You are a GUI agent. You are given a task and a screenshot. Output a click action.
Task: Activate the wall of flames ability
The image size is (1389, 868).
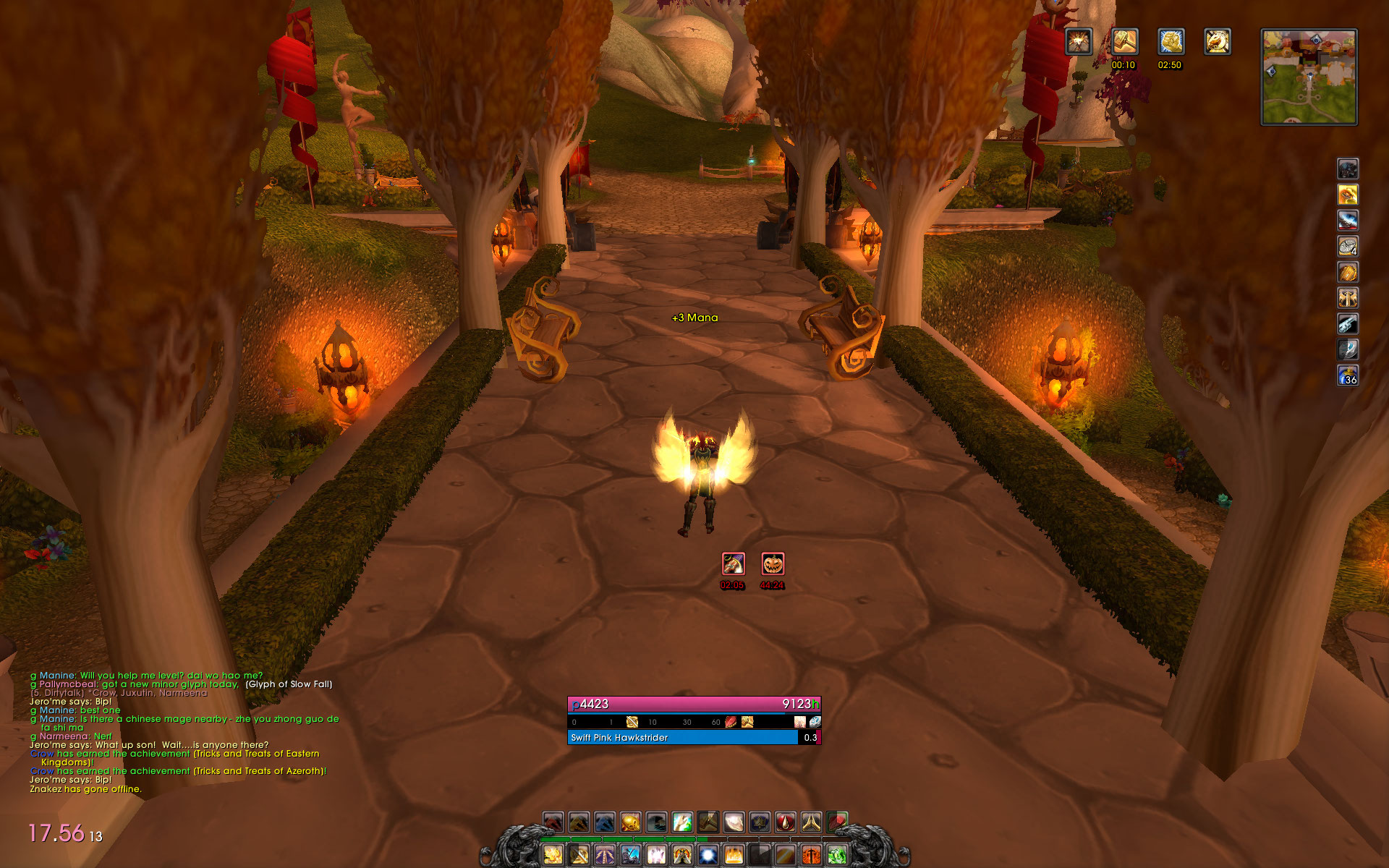click(734, 856)
